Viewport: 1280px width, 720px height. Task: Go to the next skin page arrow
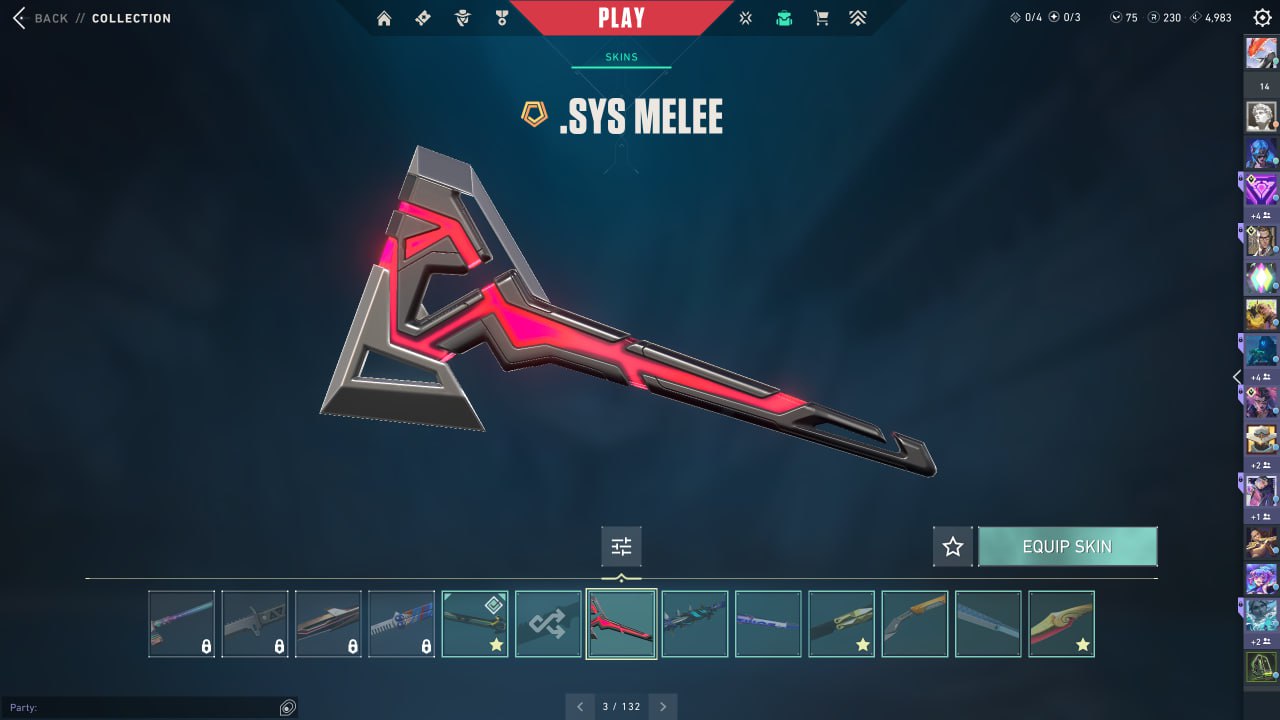pos(662,706)
